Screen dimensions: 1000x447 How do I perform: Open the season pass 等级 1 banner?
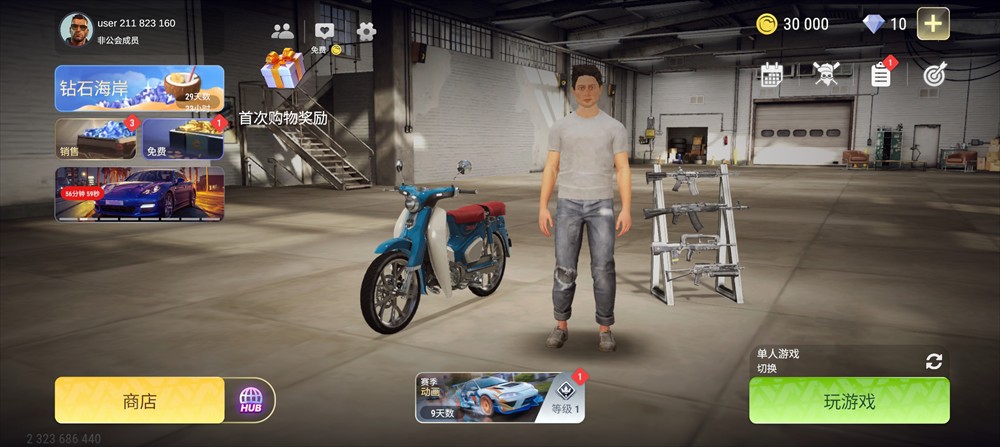point(500,397)
